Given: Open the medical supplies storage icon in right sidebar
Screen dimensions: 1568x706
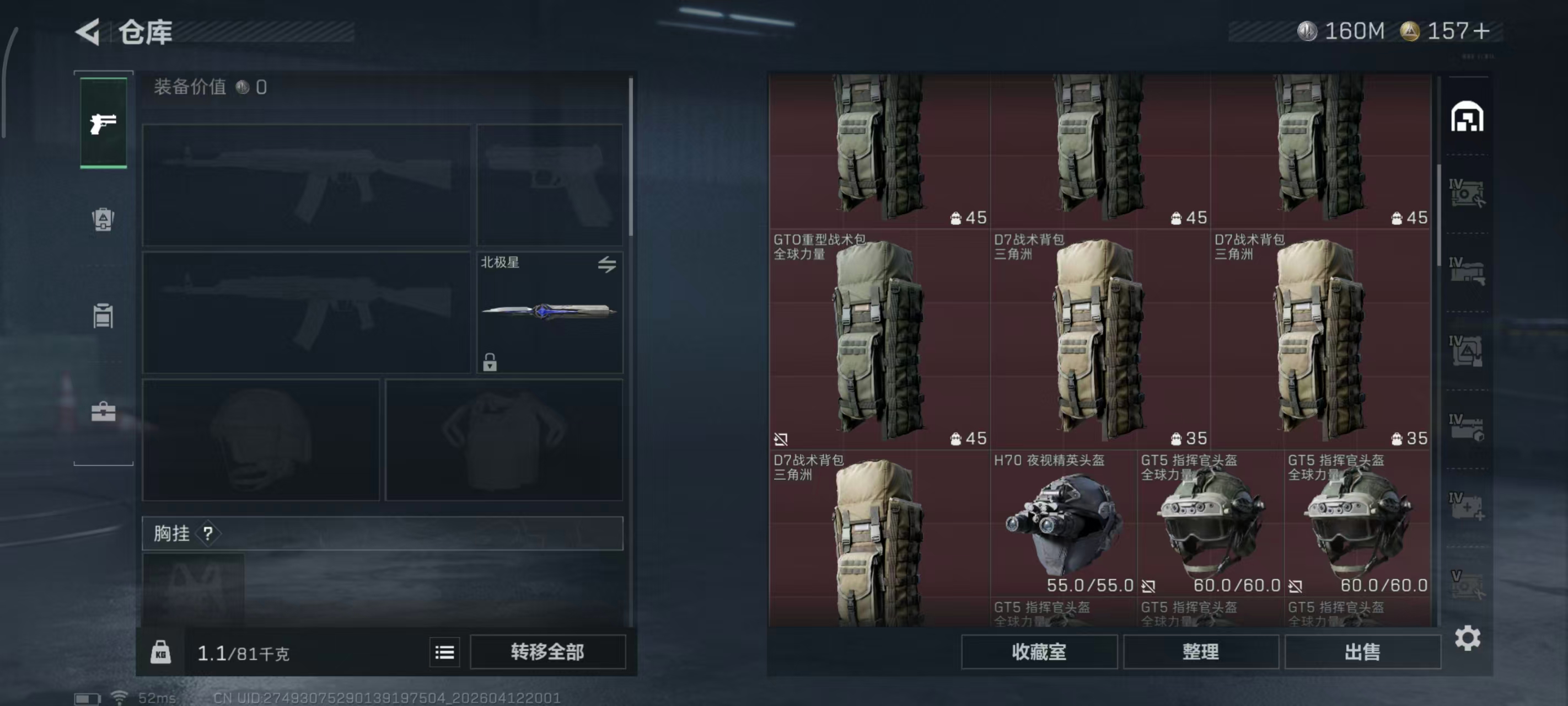Looking at the screenshot, I should pyautogui.click(x=1468, y=507).
